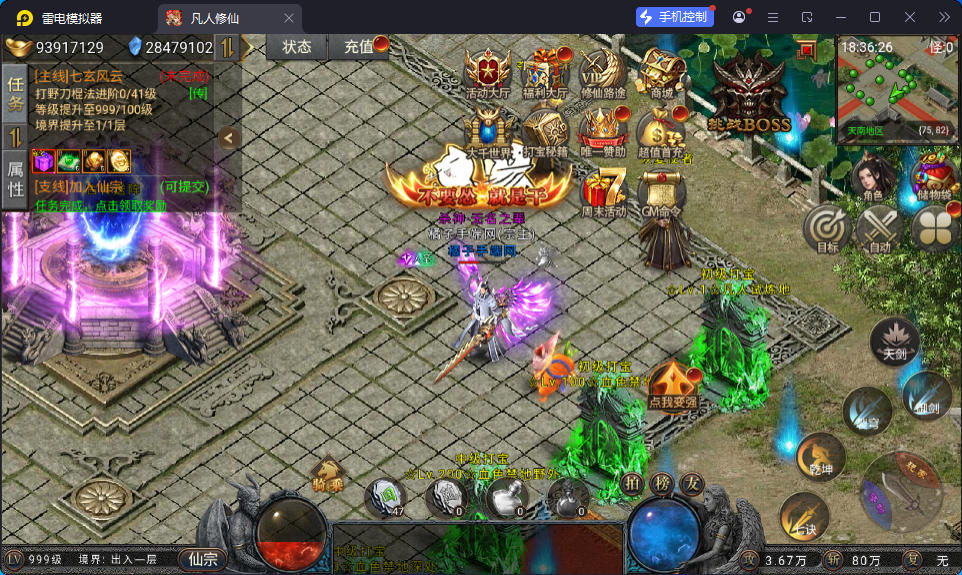Open the 仙宗 sect button
Screen dimensions: 962x575
[x=201, y=560]
